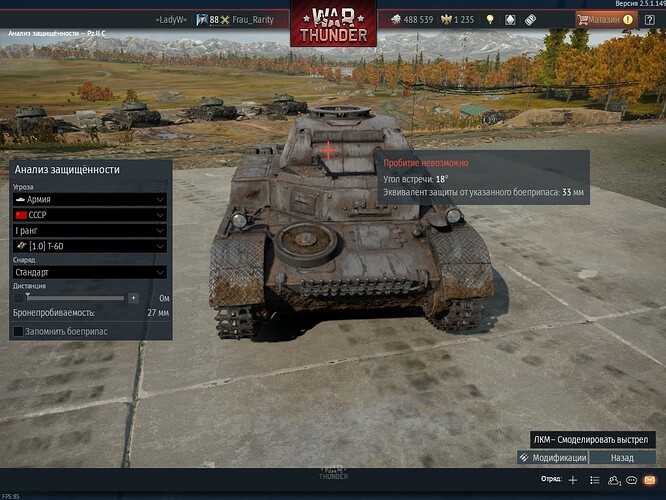Open the СССР nation dropdown
The image size is (666, 500).
coord(89,215)
